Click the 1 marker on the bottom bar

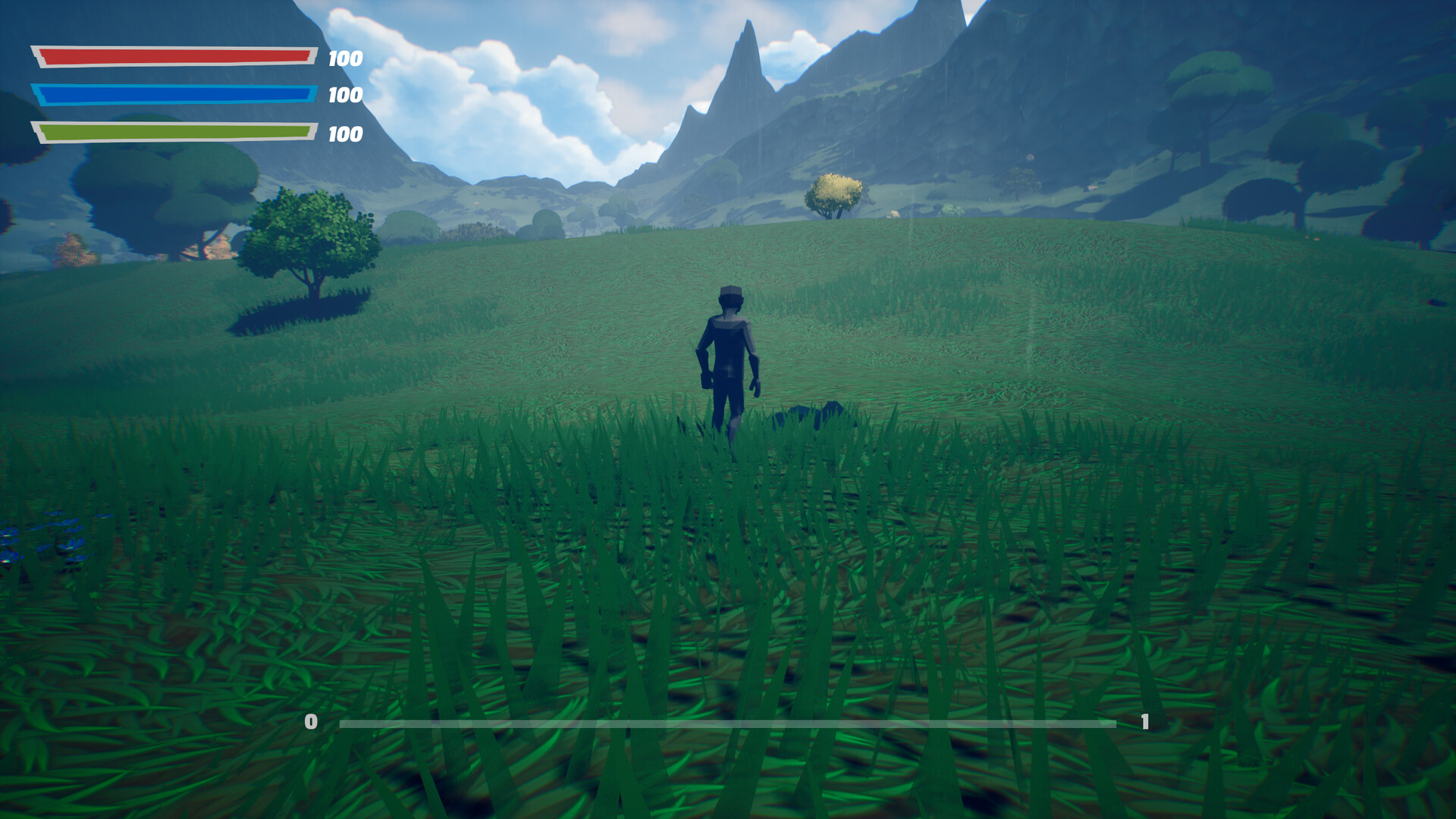coord(1145,722)
